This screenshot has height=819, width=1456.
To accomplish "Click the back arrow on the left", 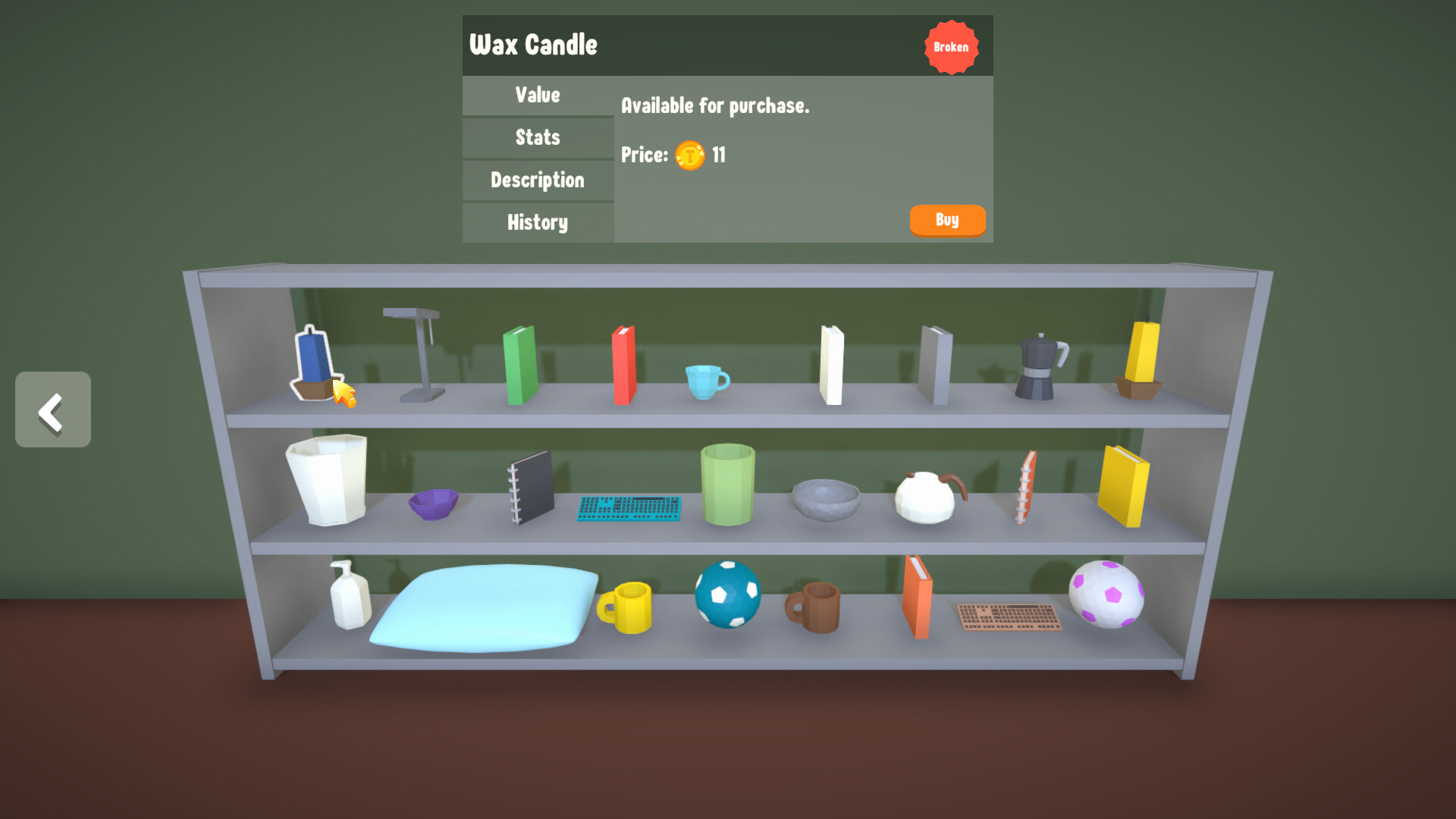I will point(52,409).
